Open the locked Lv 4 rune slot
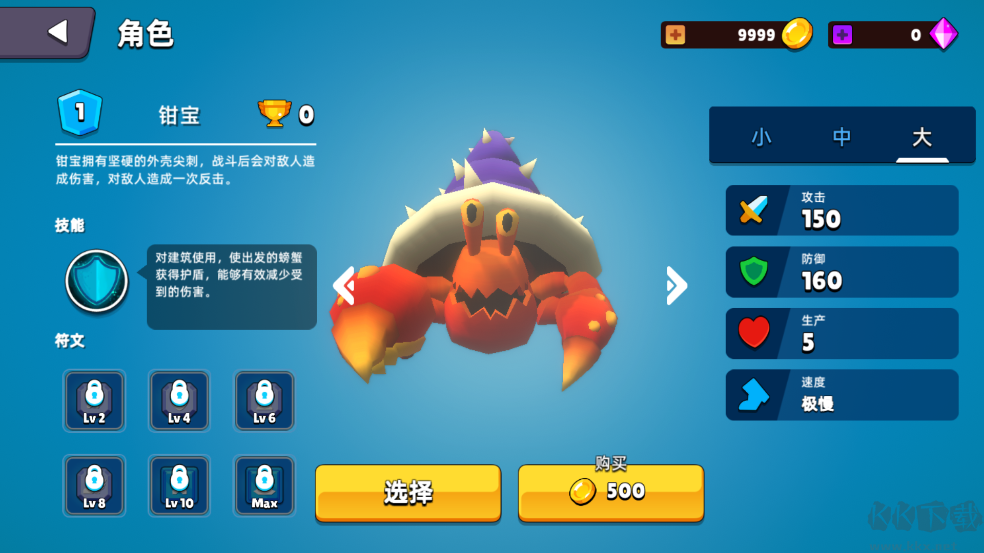The height and width of the screenshot is (553, 984). pos(179,401)
